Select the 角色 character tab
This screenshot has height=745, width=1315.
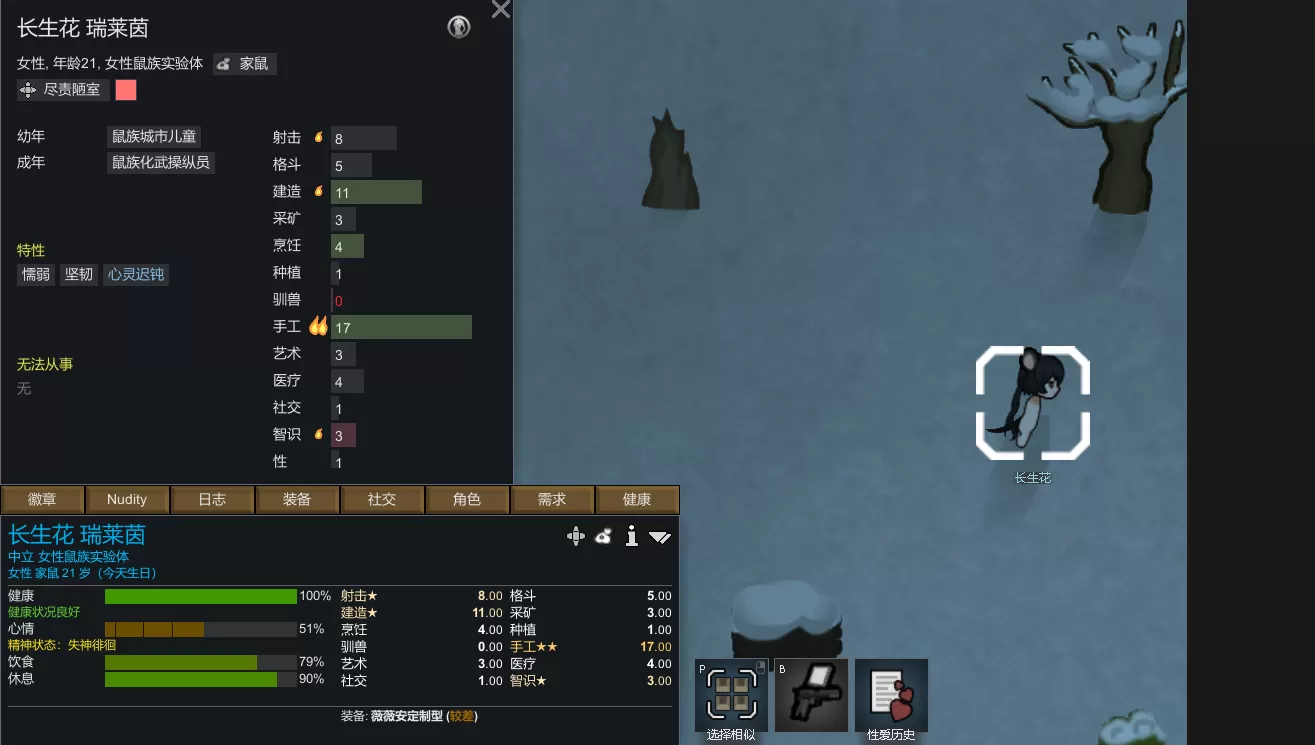[x=467, y=499]
